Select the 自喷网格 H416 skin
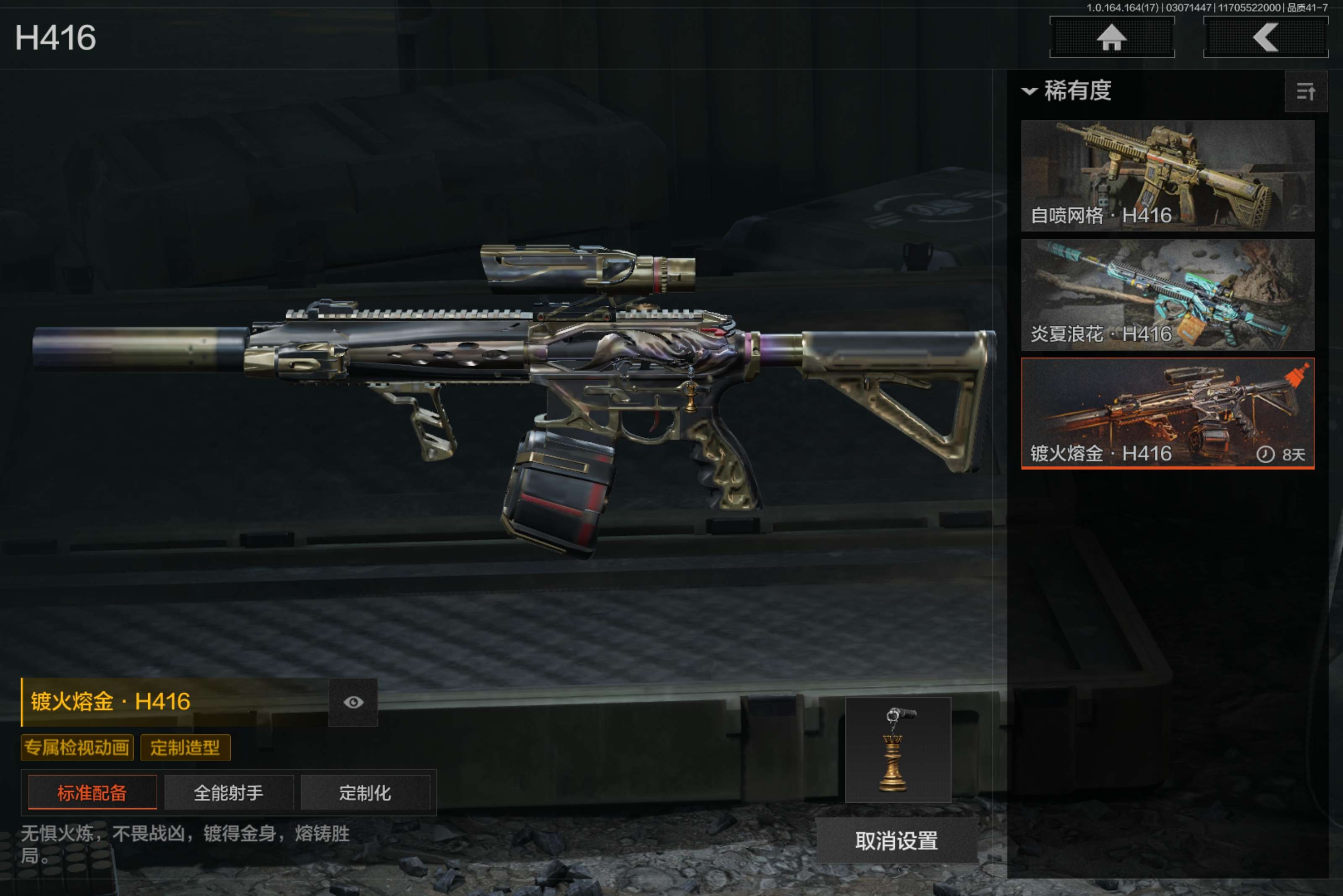1343x896 pixels. (x=1167, y=175)
